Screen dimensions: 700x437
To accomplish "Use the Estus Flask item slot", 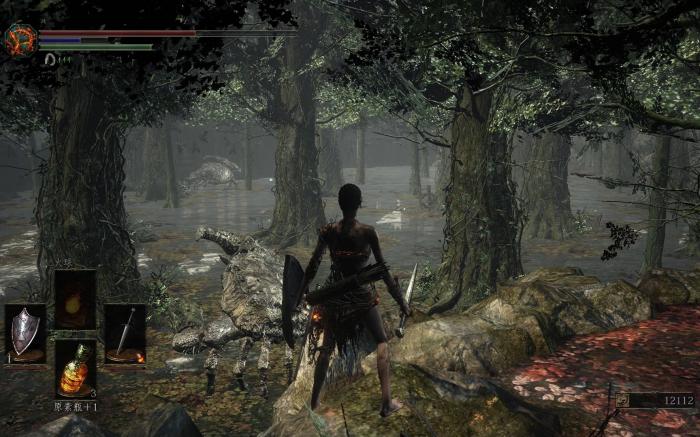I will coord(75,369).
